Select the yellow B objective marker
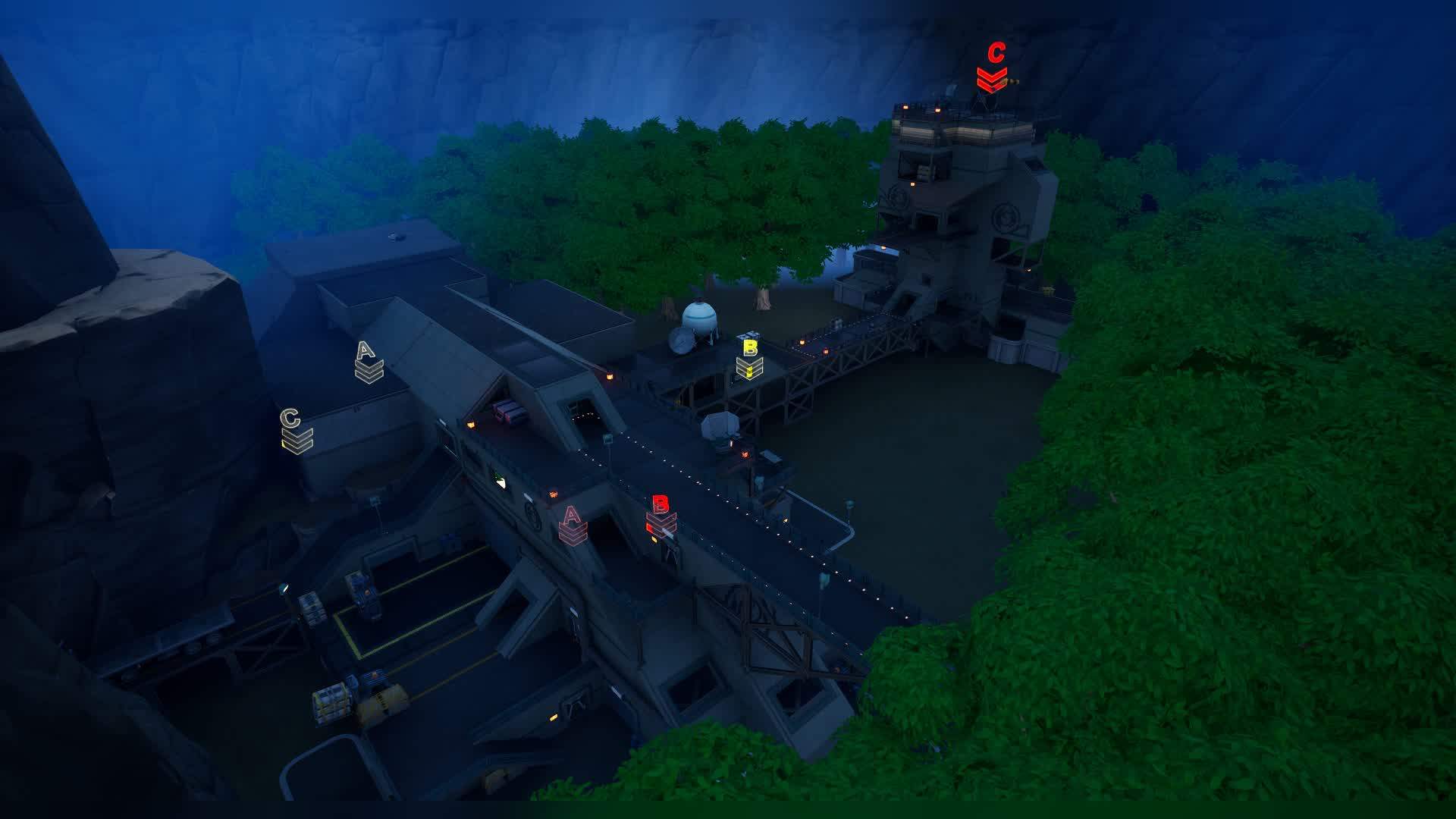The width and height of the screenshot is (1456, 819). point(749,359)
